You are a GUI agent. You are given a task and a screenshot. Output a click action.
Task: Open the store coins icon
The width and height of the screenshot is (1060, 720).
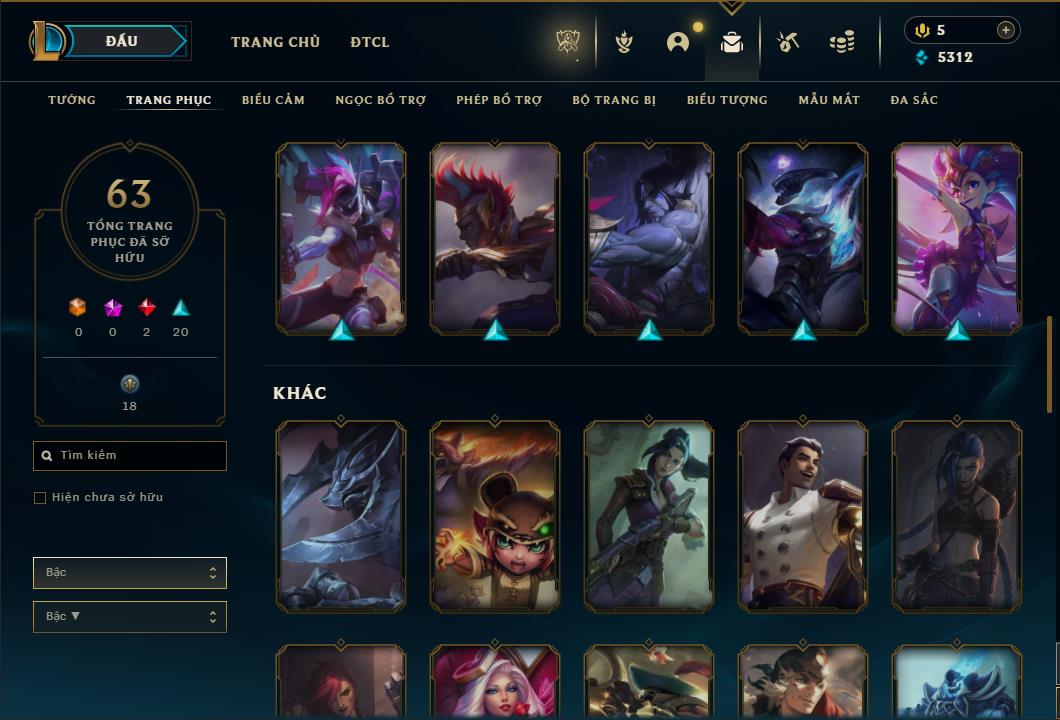click(842, 42)
